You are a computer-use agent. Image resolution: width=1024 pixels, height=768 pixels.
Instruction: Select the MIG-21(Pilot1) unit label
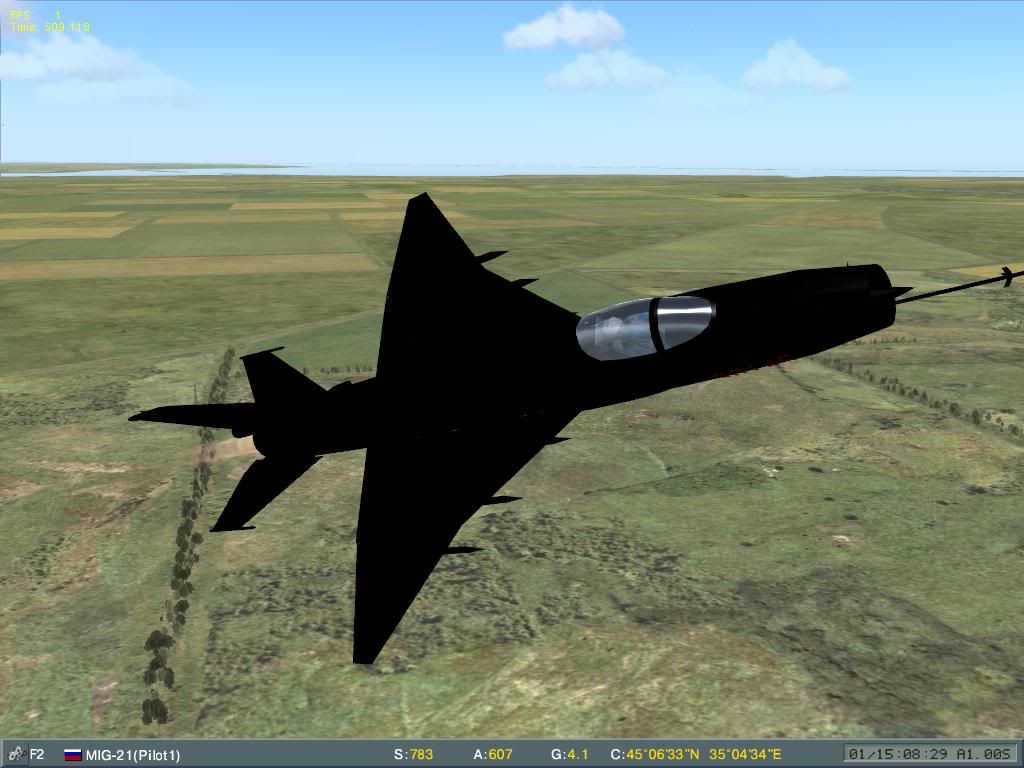[x=133, y=755]
